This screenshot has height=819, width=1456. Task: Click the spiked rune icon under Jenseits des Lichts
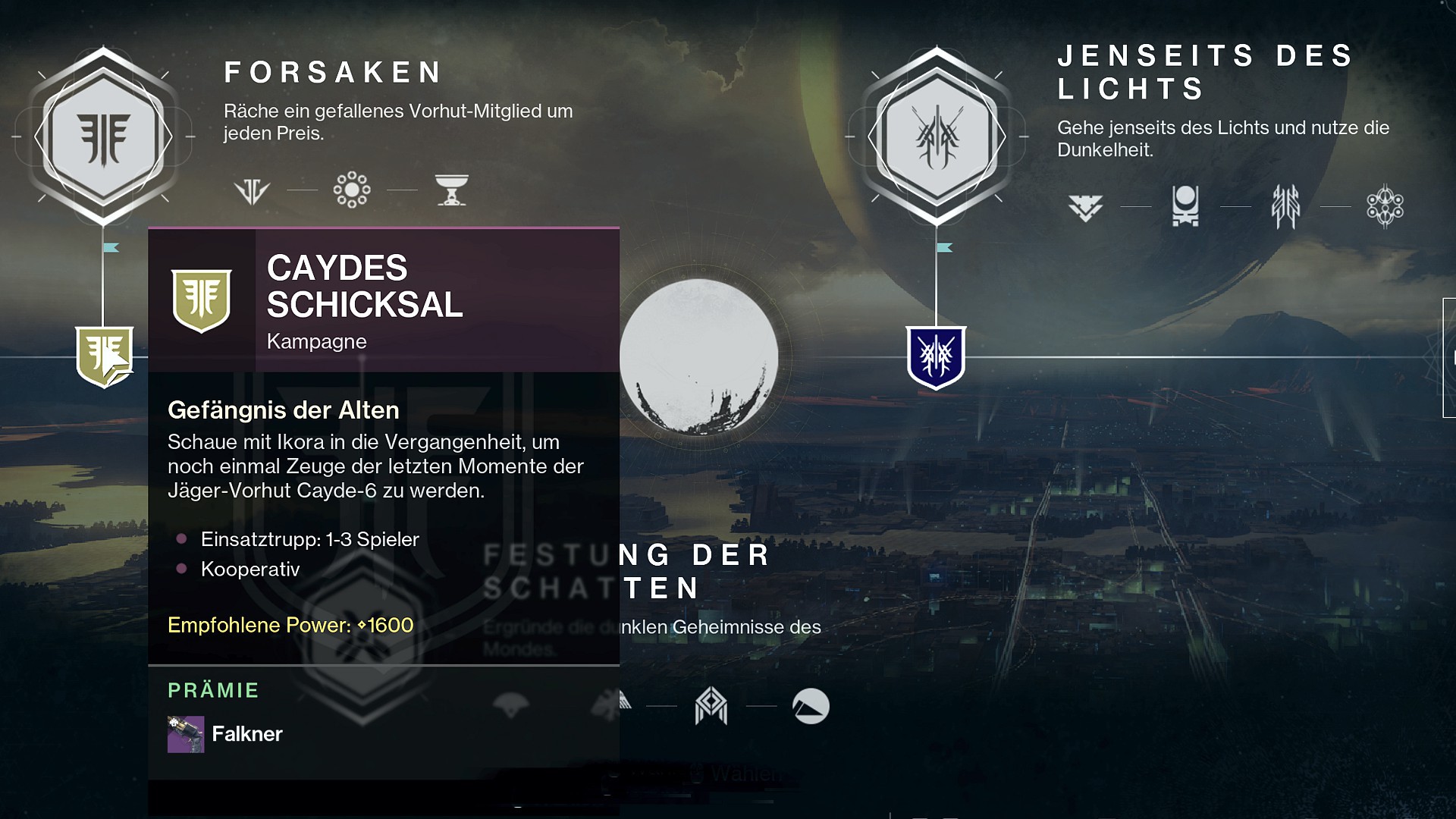click(1285, 206)
